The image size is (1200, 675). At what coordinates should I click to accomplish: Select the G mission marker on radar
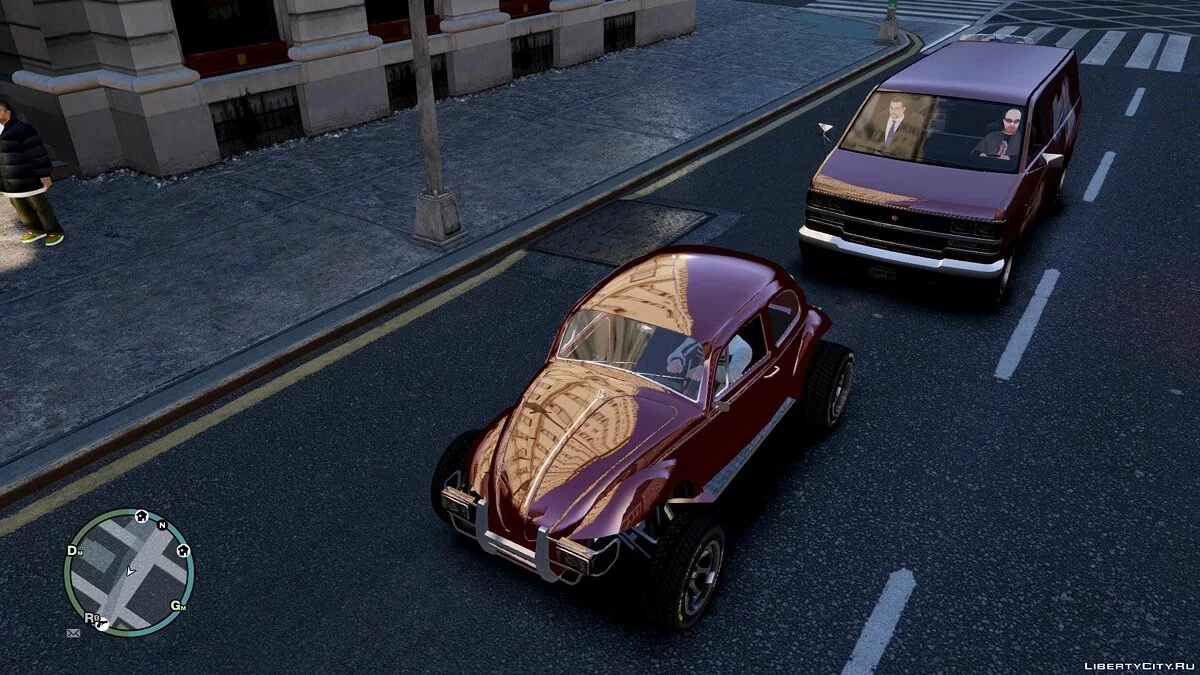[178, 605]
